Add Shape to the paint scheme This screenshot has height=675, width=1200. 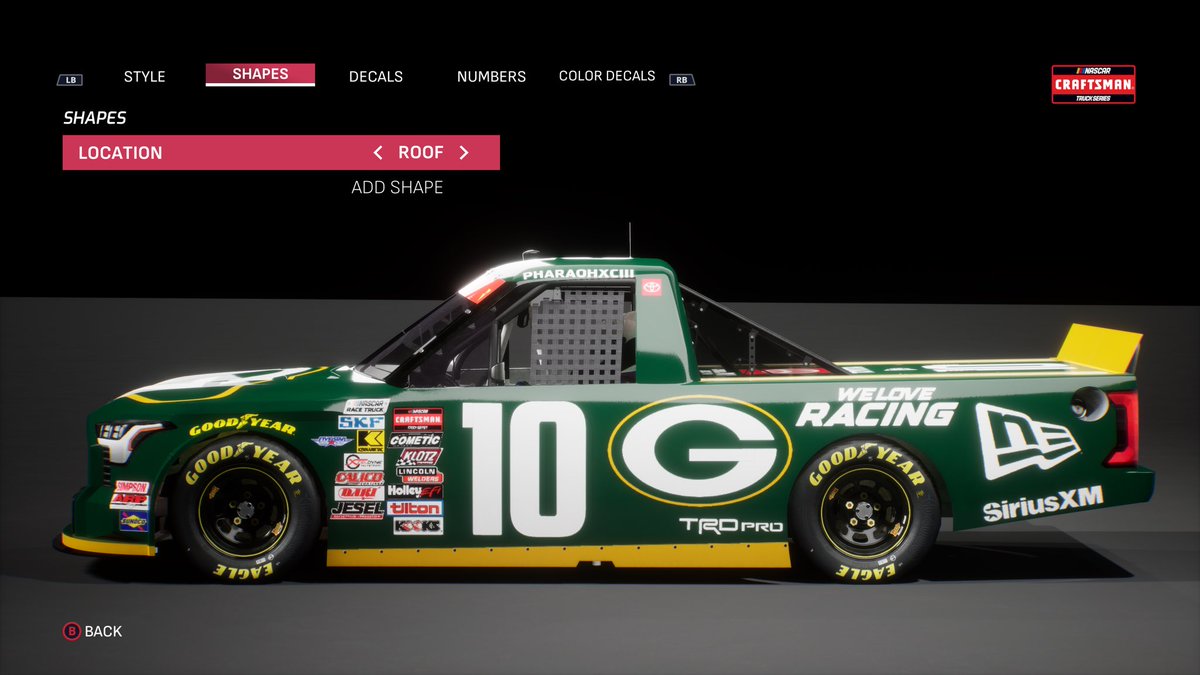click(x=397, y=187)
